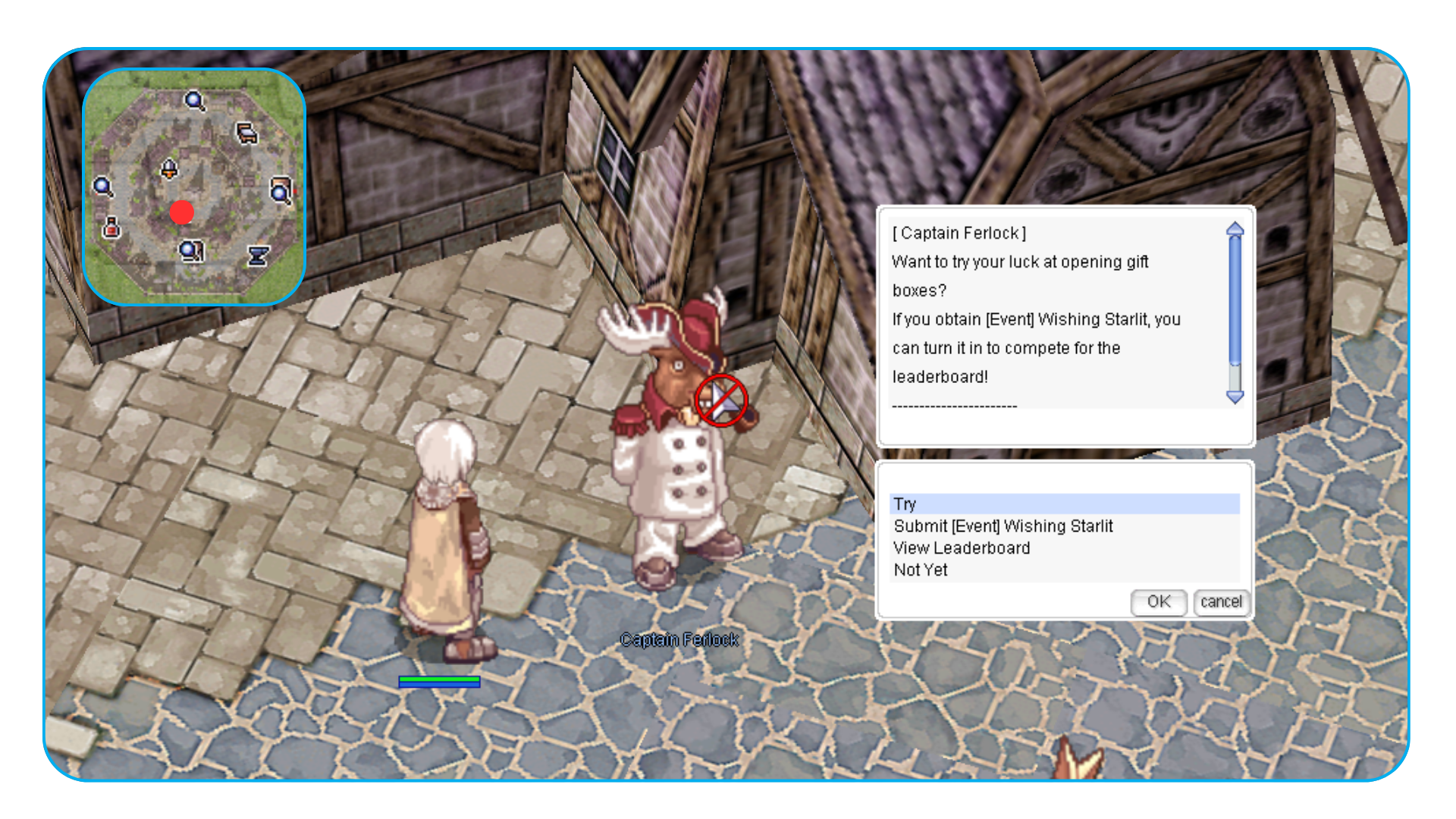Image resolution: width=1456 pixels, height=819 pixels.
Task: Confirm the choice with OK
Action: (1158, 602)
